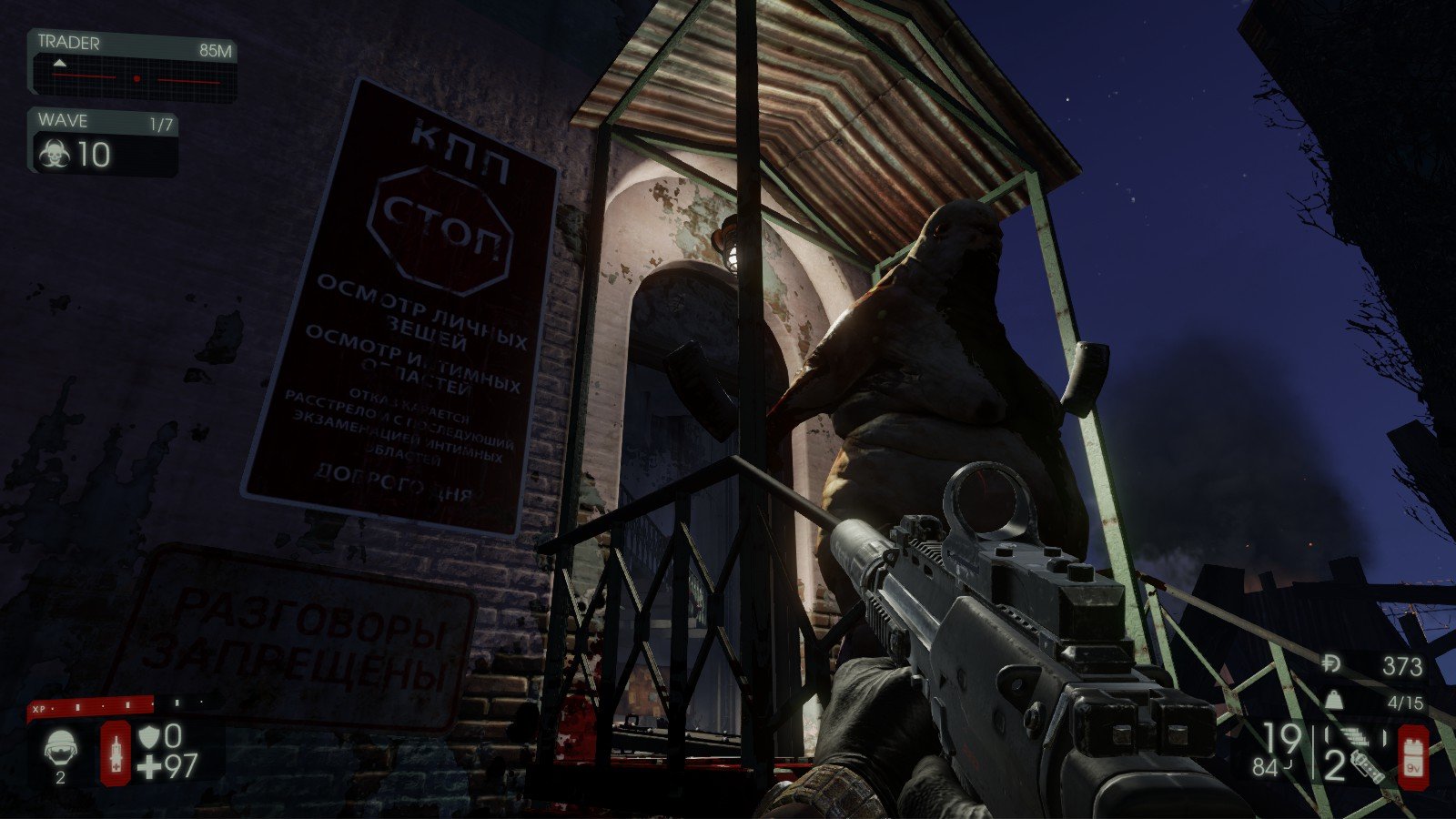Click the armor shield icon
1456x819 pixels.
[x=148, y=738]
